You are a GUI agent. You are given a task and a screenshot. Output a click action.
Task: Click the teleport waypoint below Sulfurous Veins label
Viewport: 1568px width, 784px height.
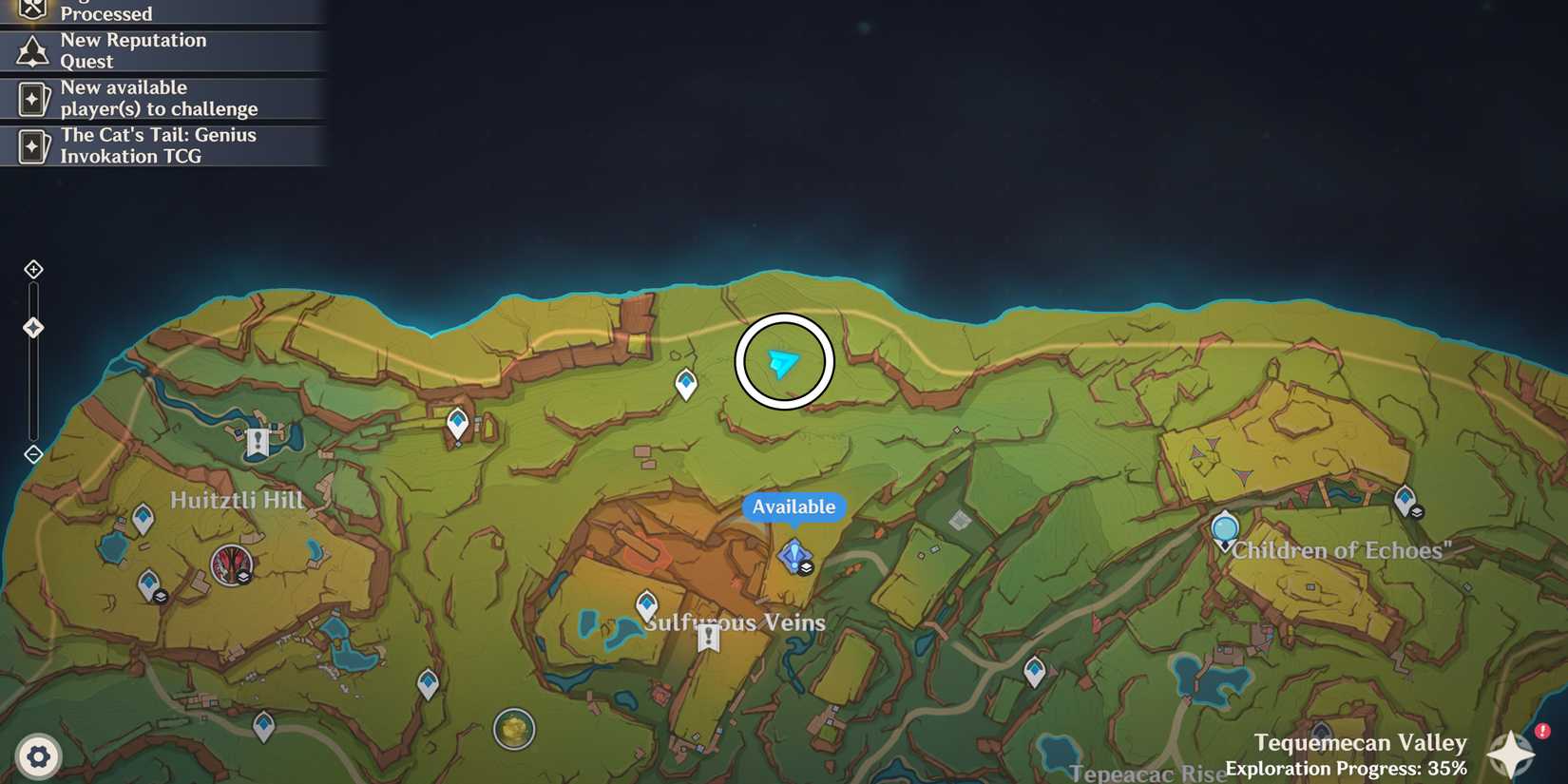[x=647, y=602]
